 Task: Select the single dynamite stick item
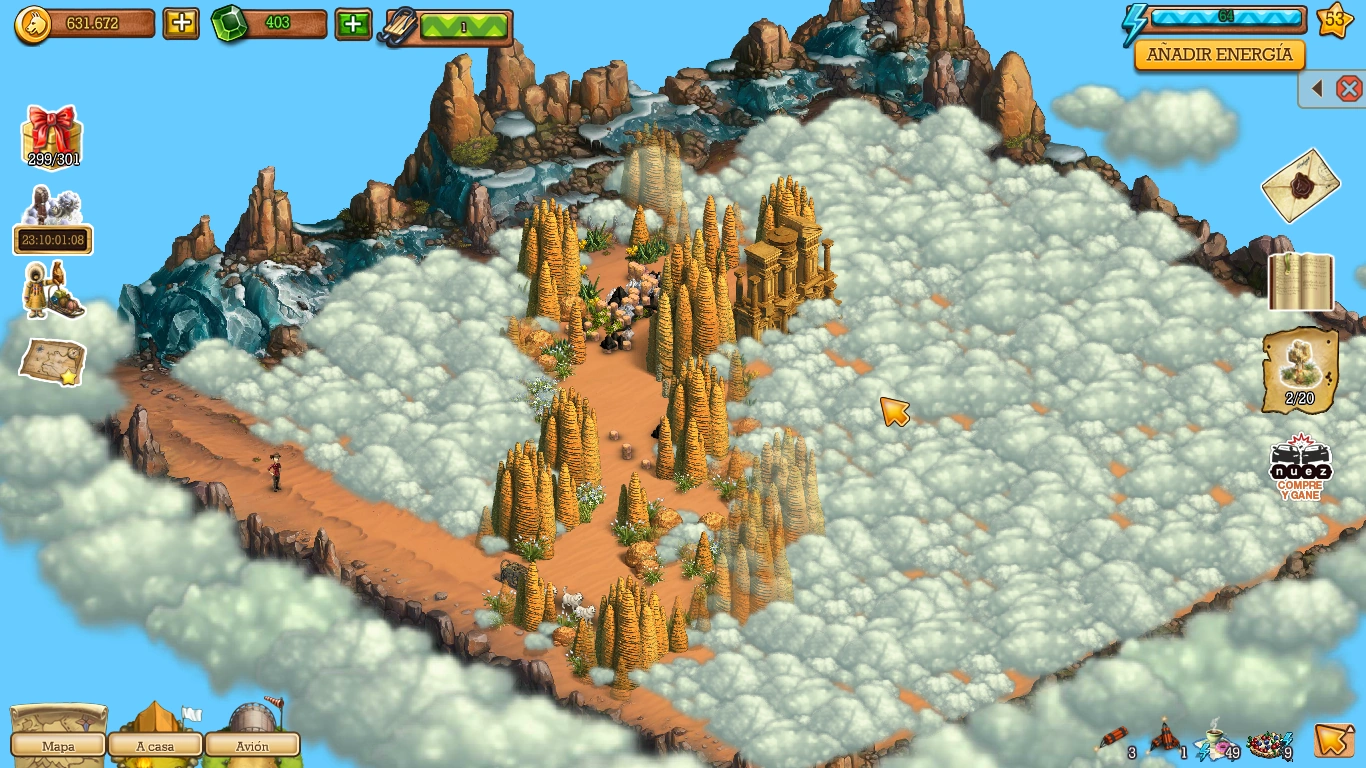point(1114,741)
